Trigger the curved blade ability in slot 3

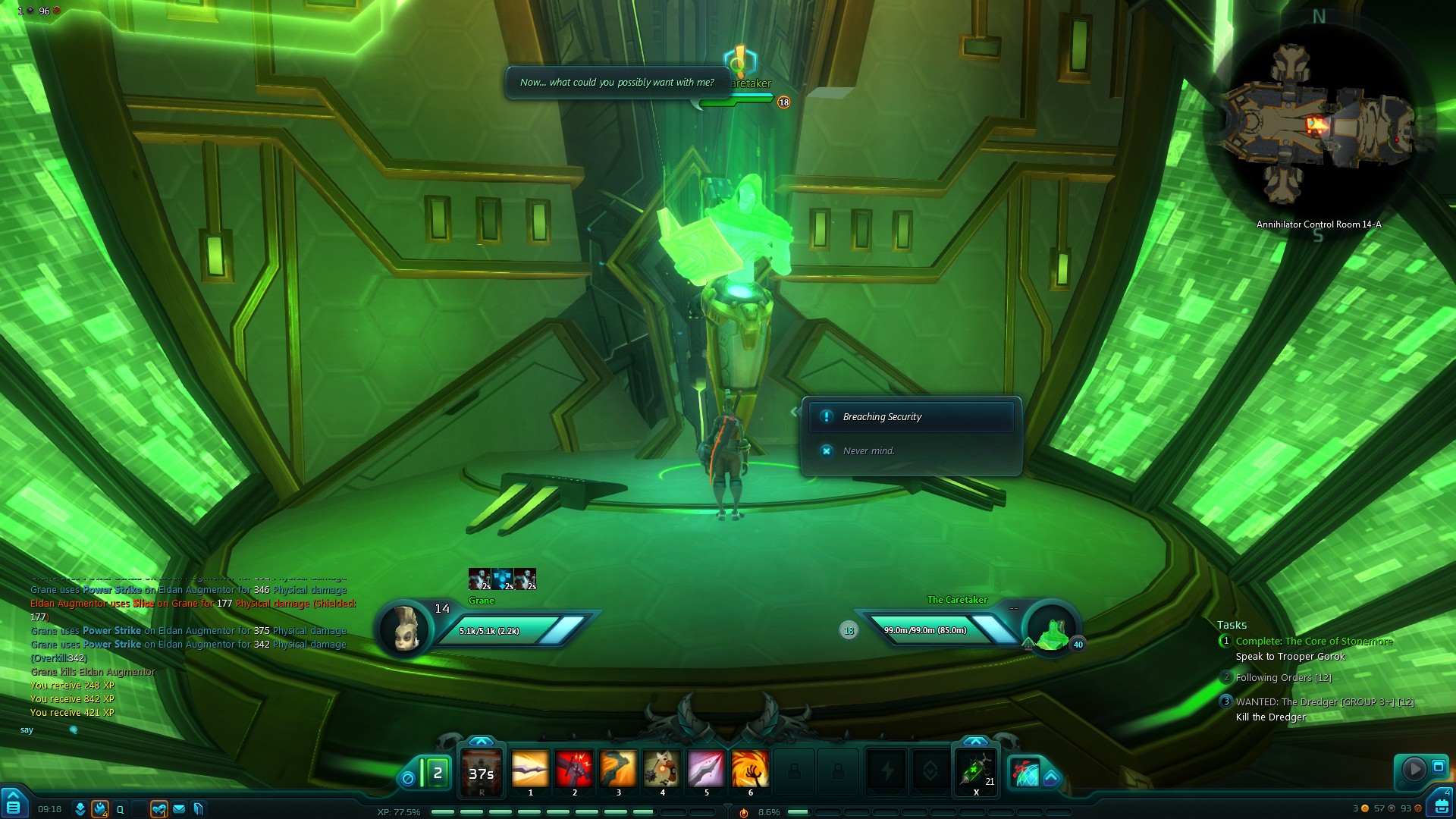point(618,770)
